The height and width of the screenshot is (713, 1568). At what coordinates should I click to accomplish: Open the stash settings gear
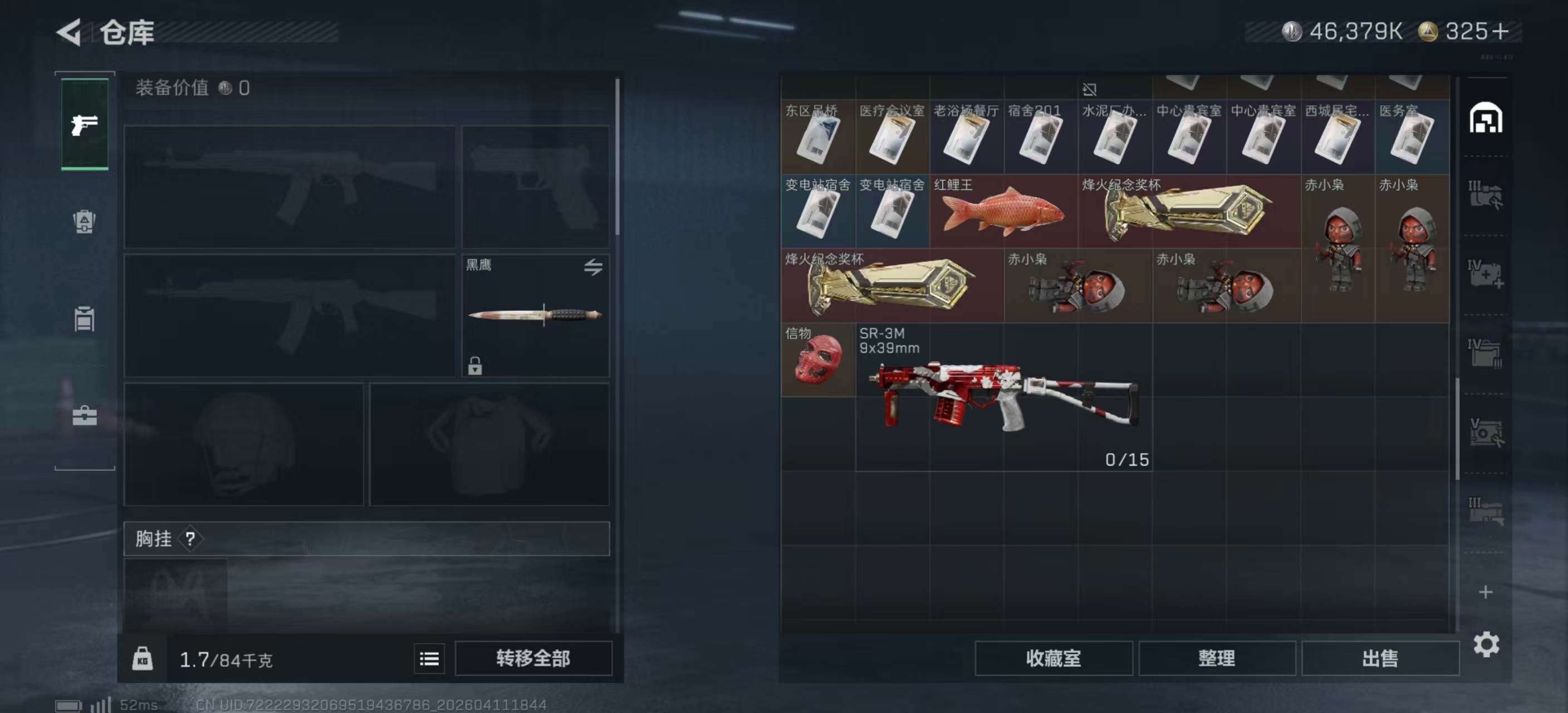coord(1485,644)
